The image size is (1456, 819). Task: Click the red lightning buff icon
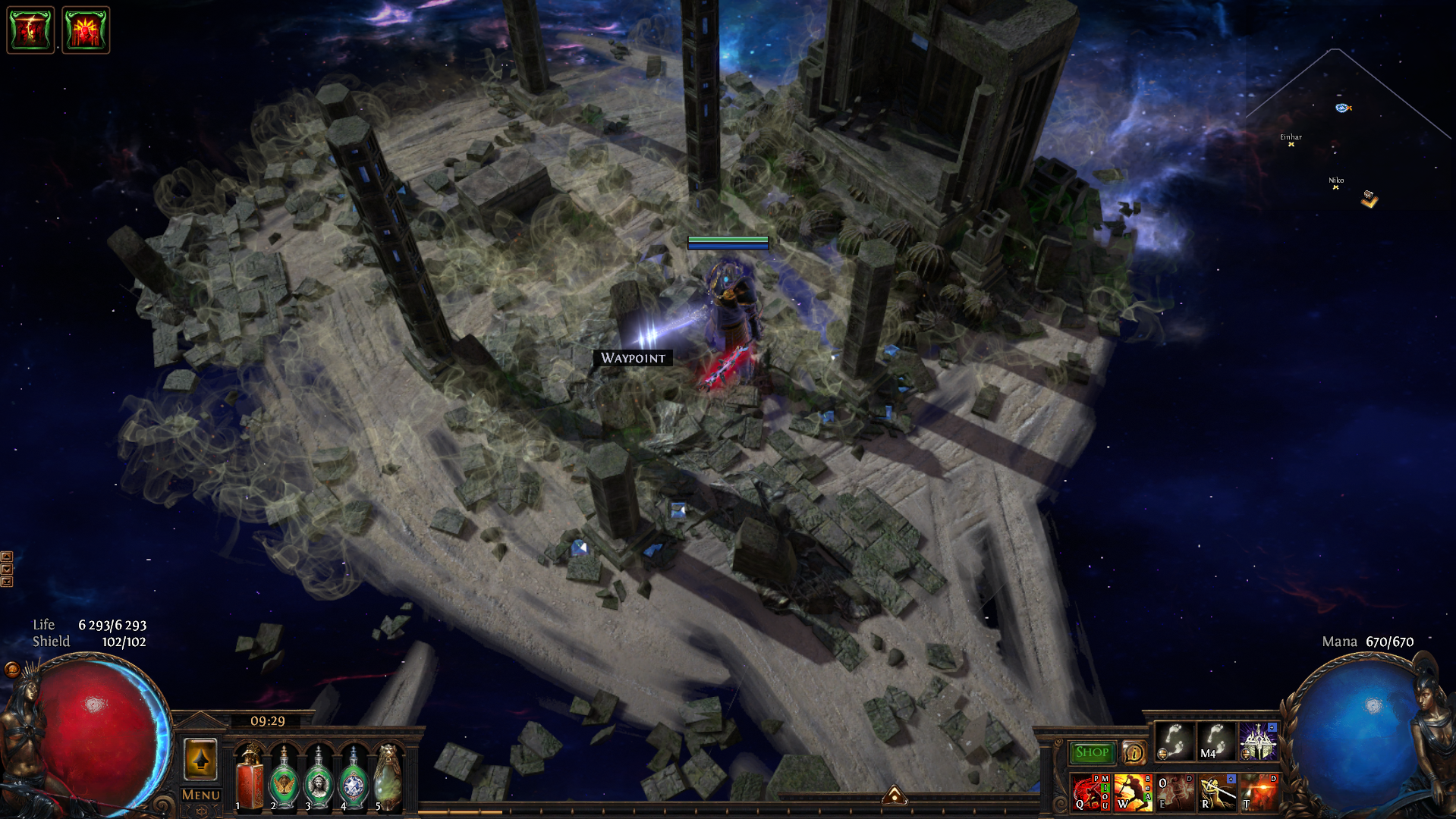click(x=30, y=30)
